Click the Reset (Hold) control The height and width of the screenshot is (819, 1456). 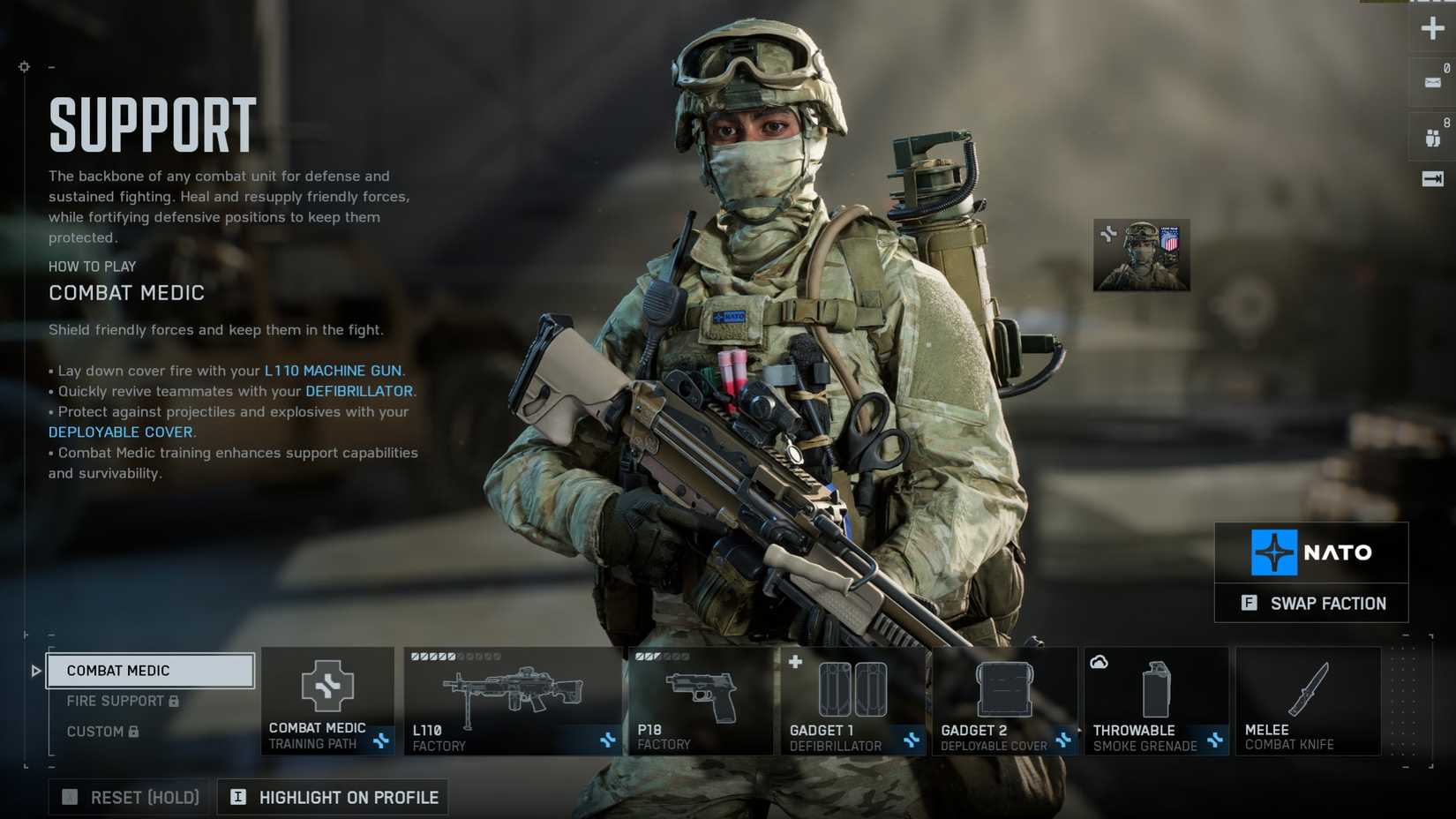click(x=129, y=797)
